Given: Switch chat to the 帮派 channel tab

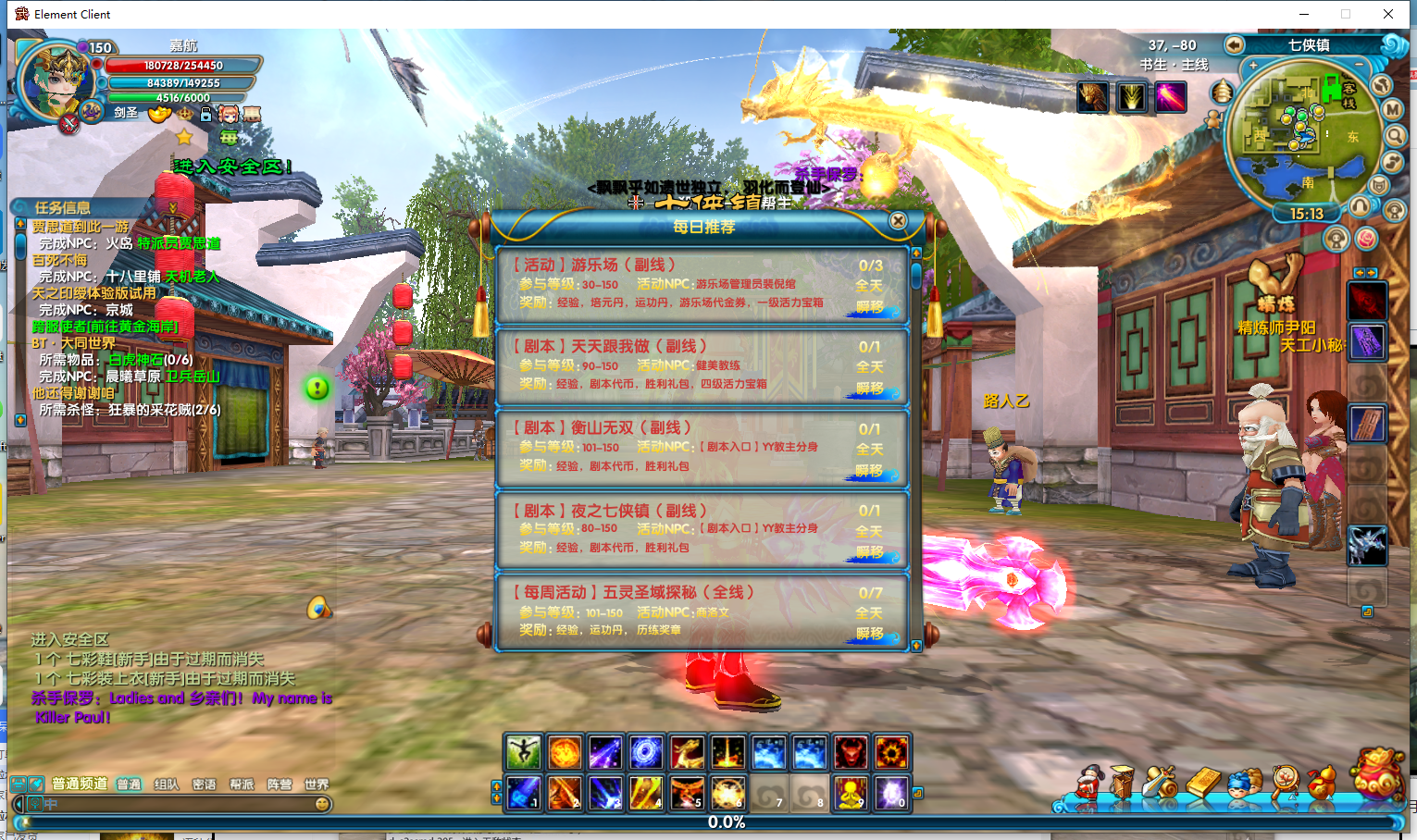Looking at the screenshot, I should (242, 784).
